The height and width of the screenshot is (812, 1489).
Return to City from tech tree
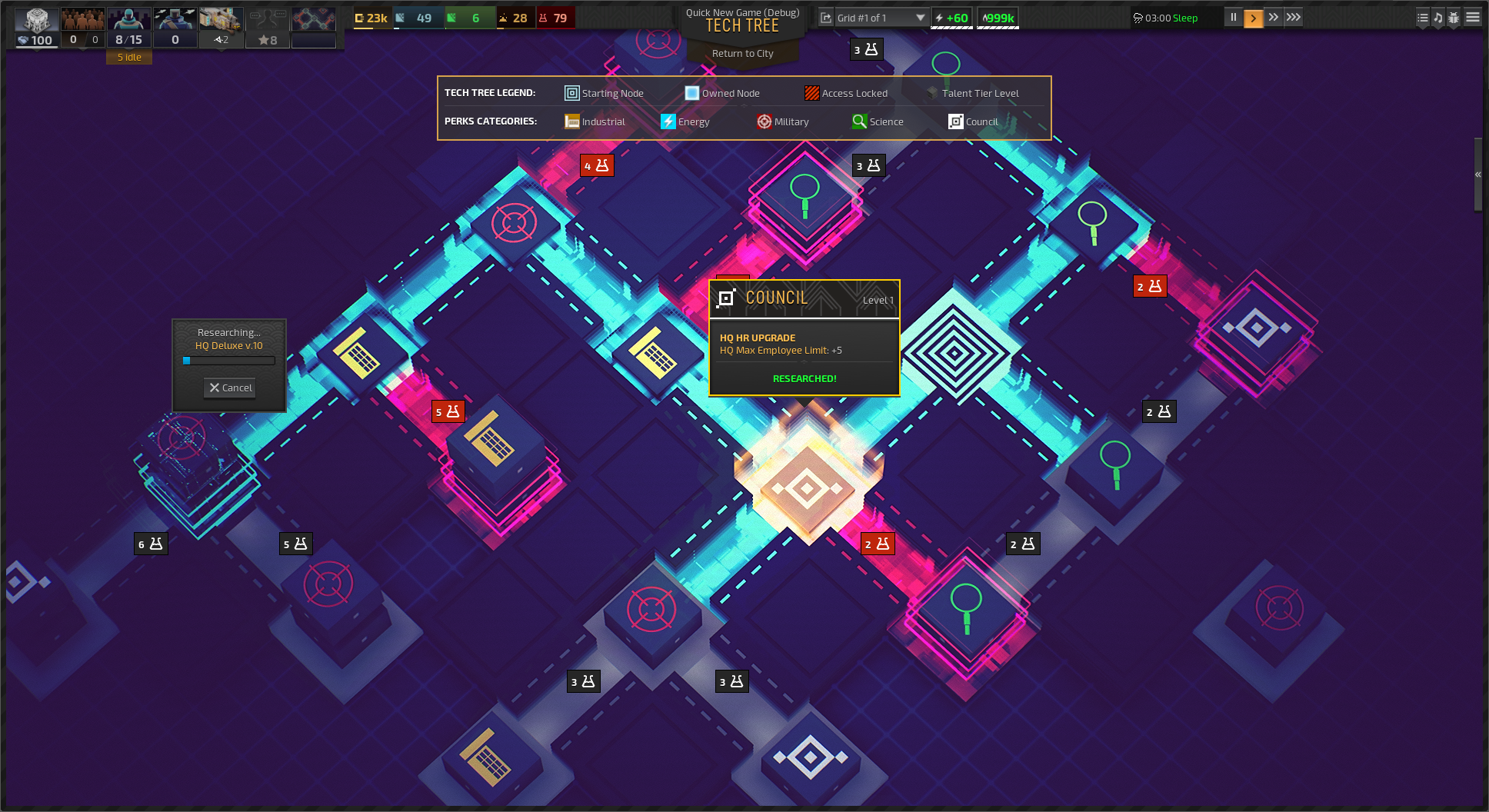pos(742,53)
